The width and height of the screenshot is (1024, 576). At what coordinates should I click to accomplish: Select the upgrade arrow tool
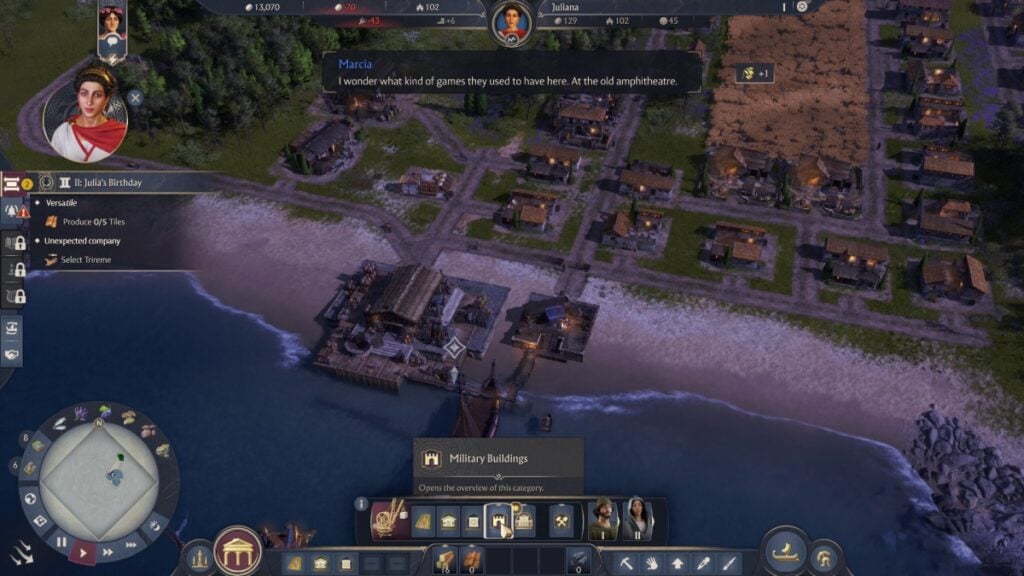click(x=678, y=563)
